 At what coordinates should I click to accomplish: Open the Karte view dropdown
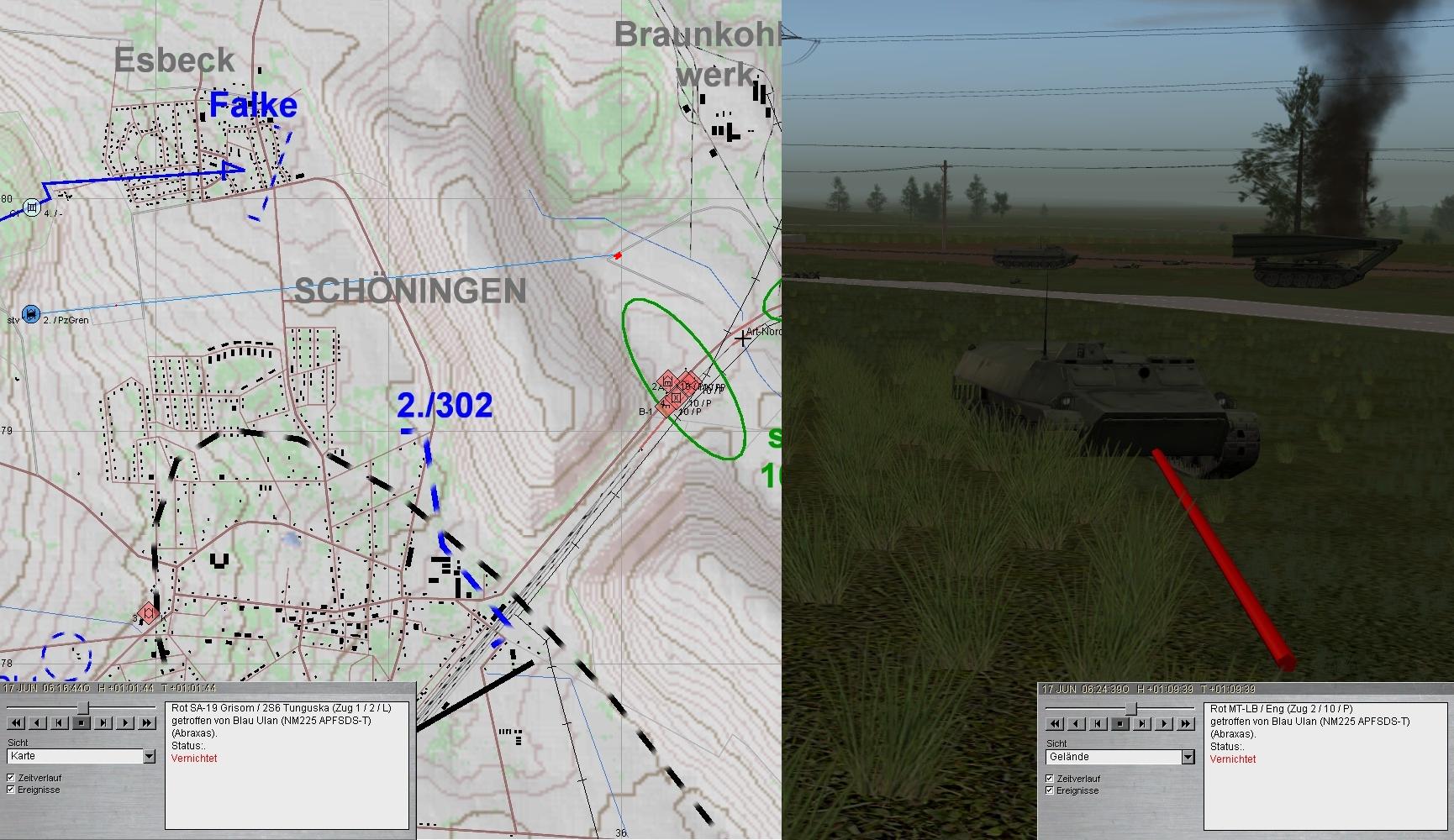click(x=149, y=757)
